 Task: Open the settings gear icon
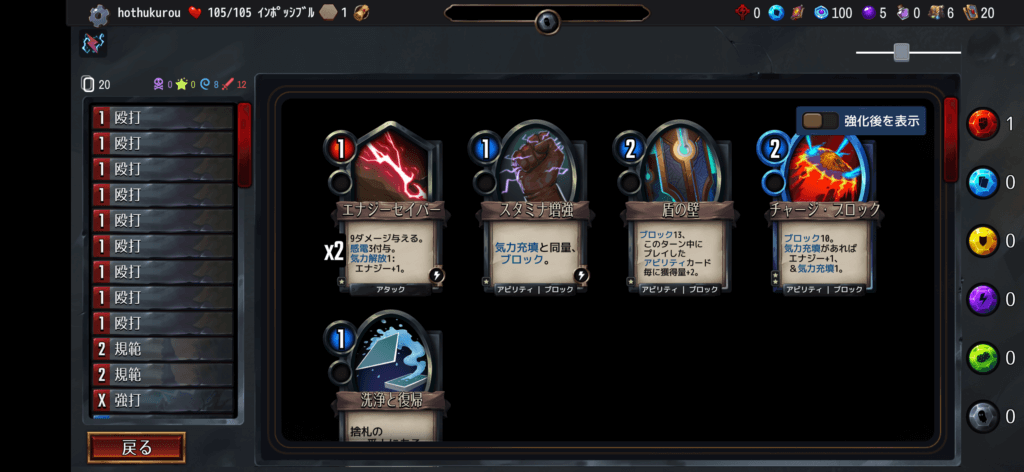98,15
